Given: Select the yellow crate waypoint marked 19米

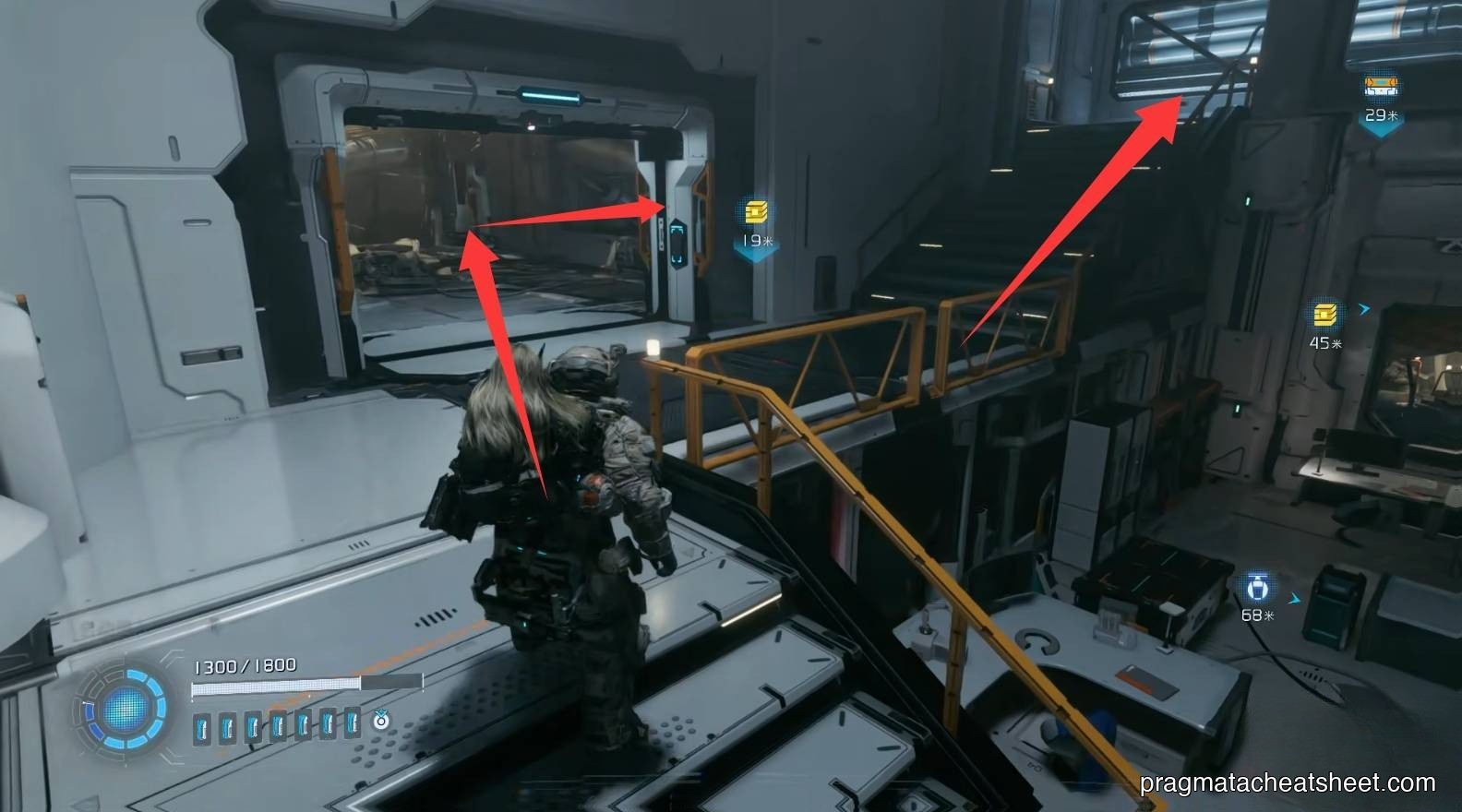Looking at the screenshot, I should 756,212.
